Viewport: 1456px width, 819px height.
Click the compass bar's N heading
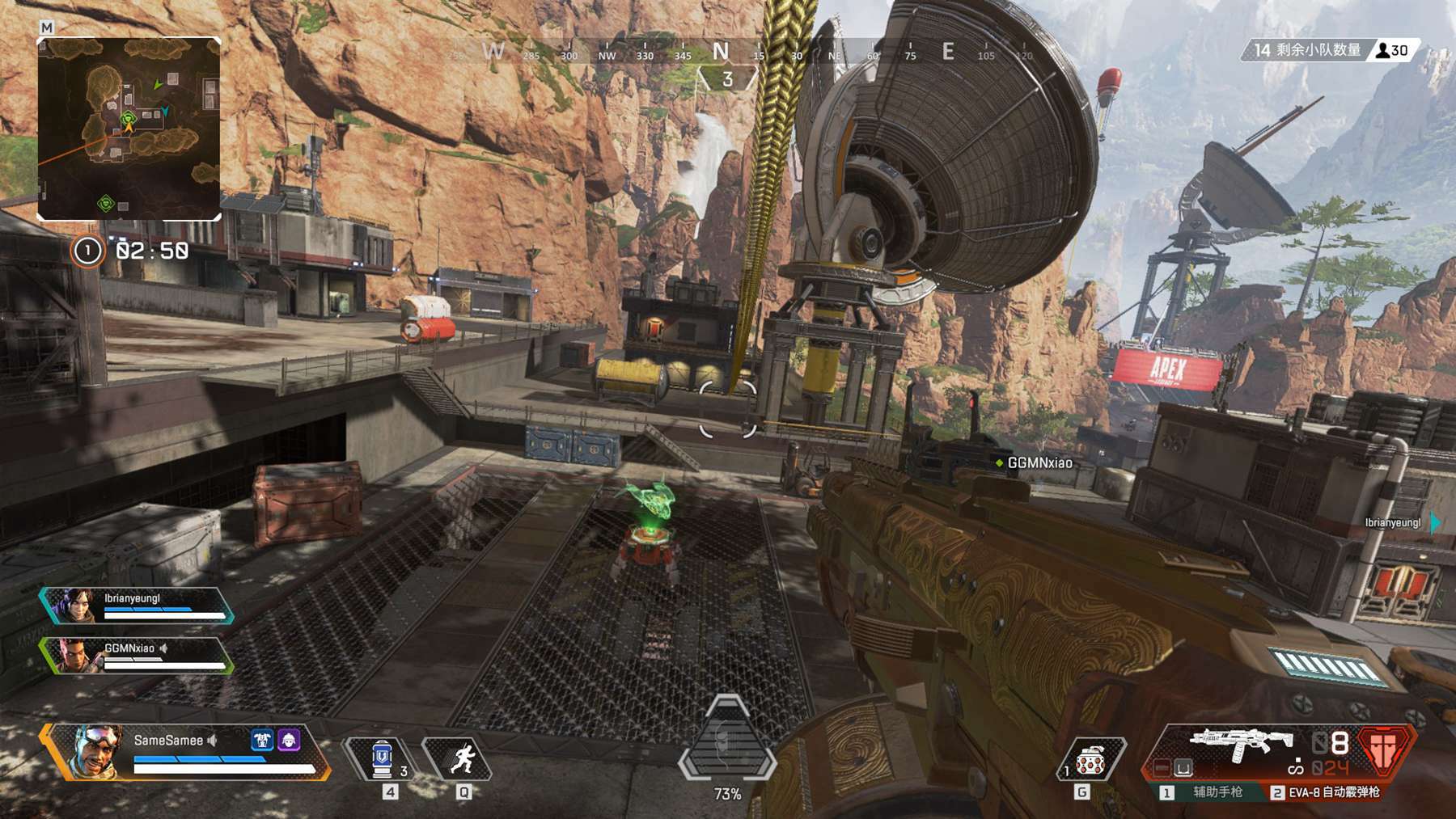click(720, 53)
